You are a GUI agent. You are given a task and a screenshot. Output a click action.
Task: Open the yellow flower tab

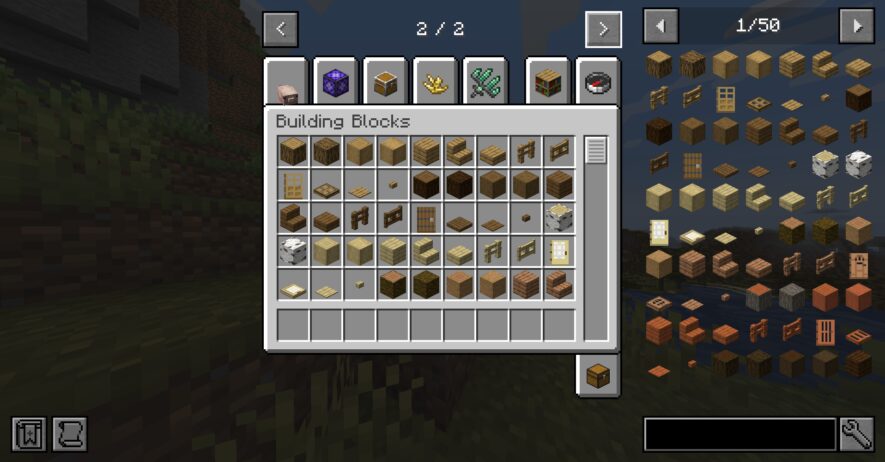[x=435, y=82]
